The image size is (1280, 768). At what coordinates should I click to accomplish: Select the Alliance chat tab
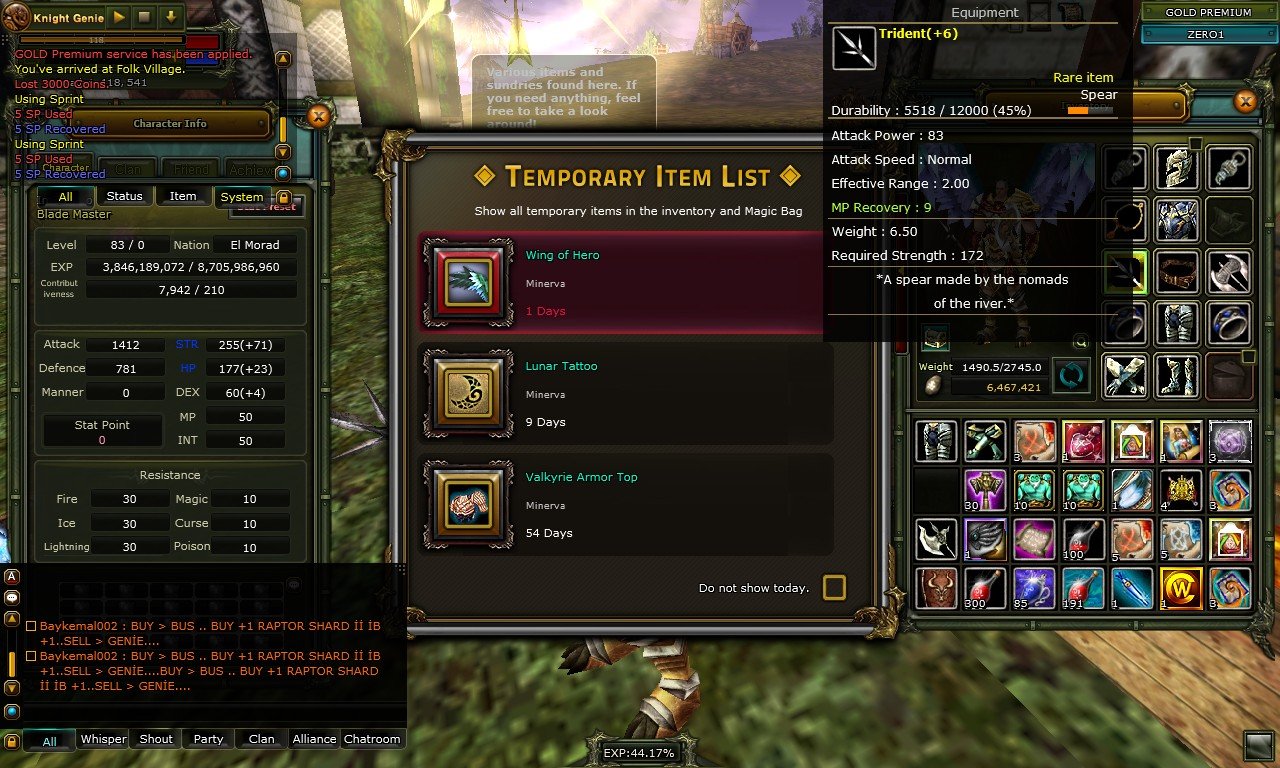314,739
